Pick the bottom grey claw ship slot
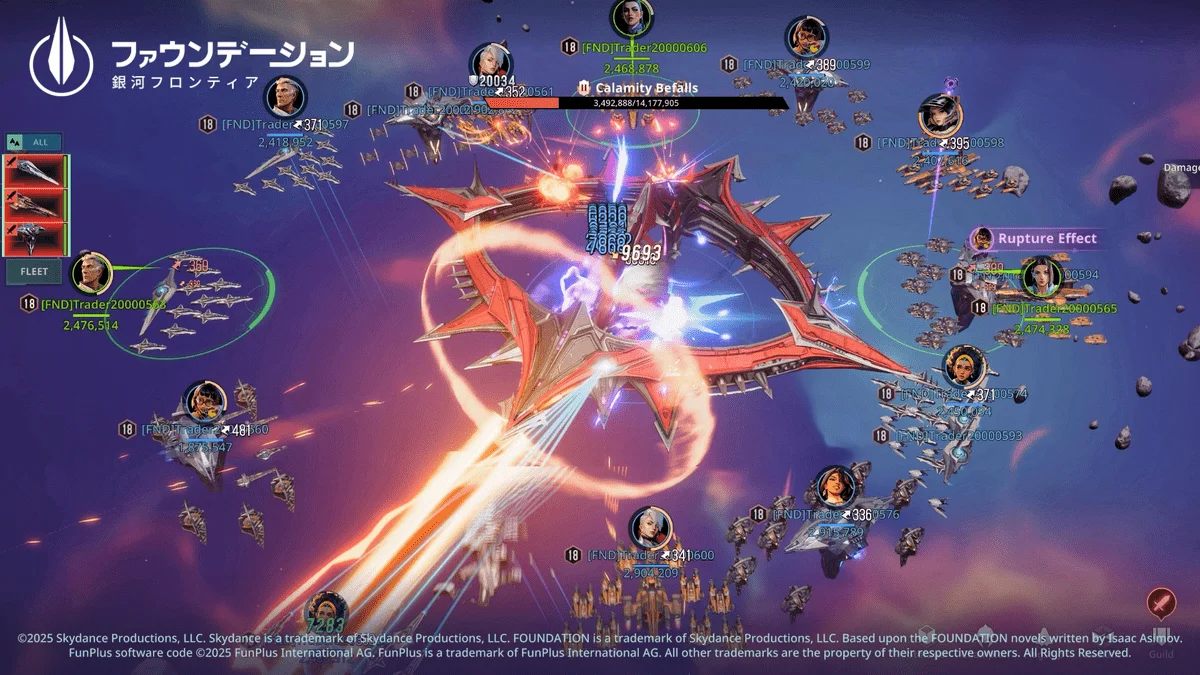The image size is (1200, 675). click(x=34, y=238)
